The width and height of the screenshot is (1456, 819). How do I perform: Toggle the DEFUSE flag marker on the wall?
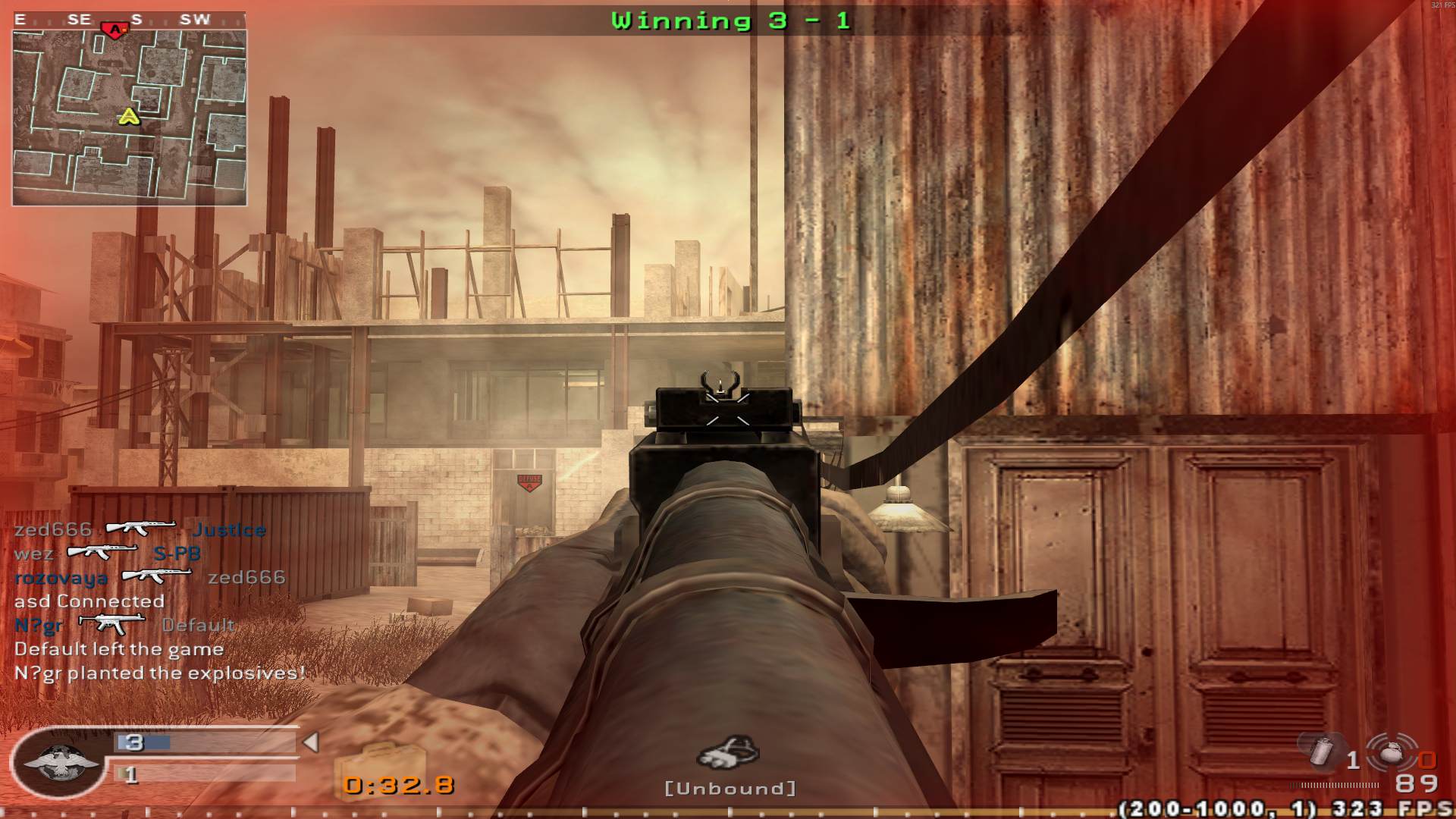pyautogui.click(x=531, y=480)
